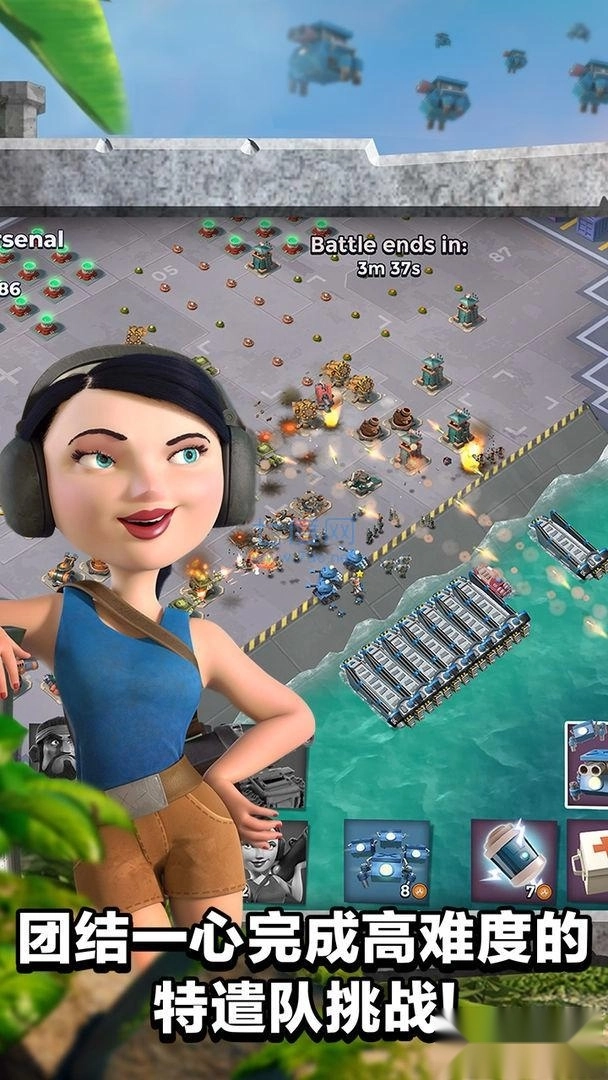Use the medkit ability
Image resolution: width=608 pixels, height=1080 pixels.
tap(591, 861)
